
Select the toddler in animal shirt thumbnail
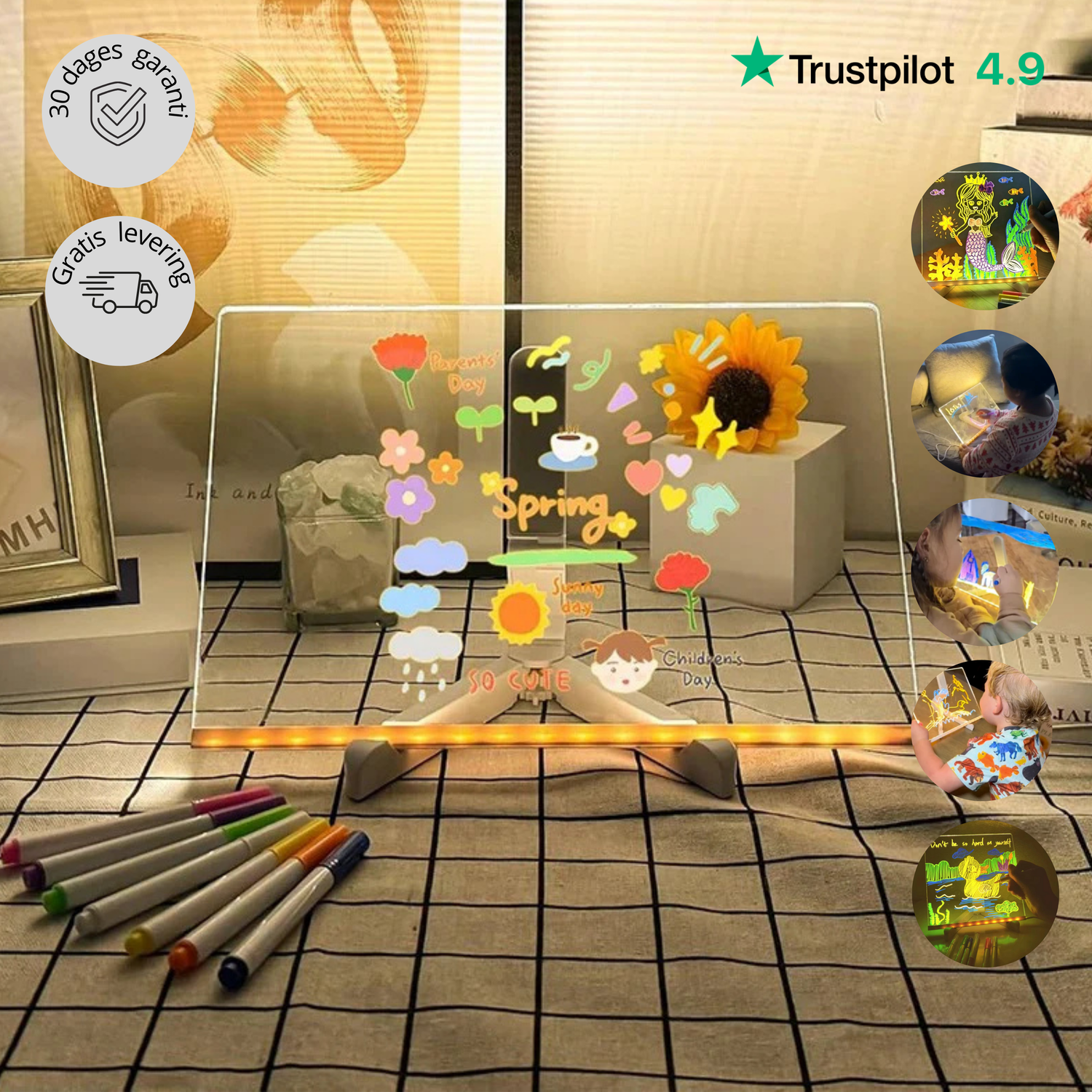984,731
